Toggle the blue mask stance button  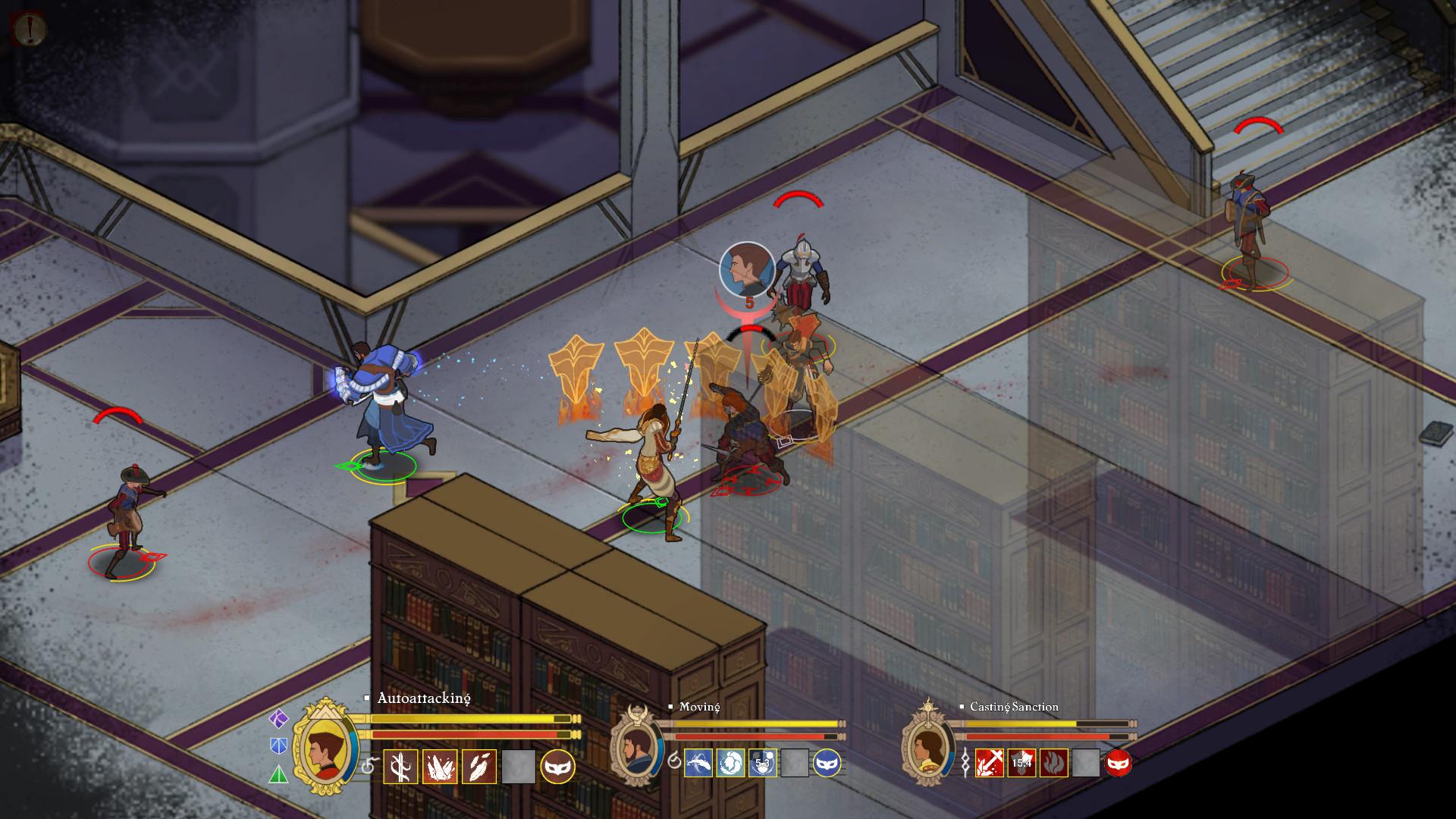pyautogui.click(x=827, y=763)
